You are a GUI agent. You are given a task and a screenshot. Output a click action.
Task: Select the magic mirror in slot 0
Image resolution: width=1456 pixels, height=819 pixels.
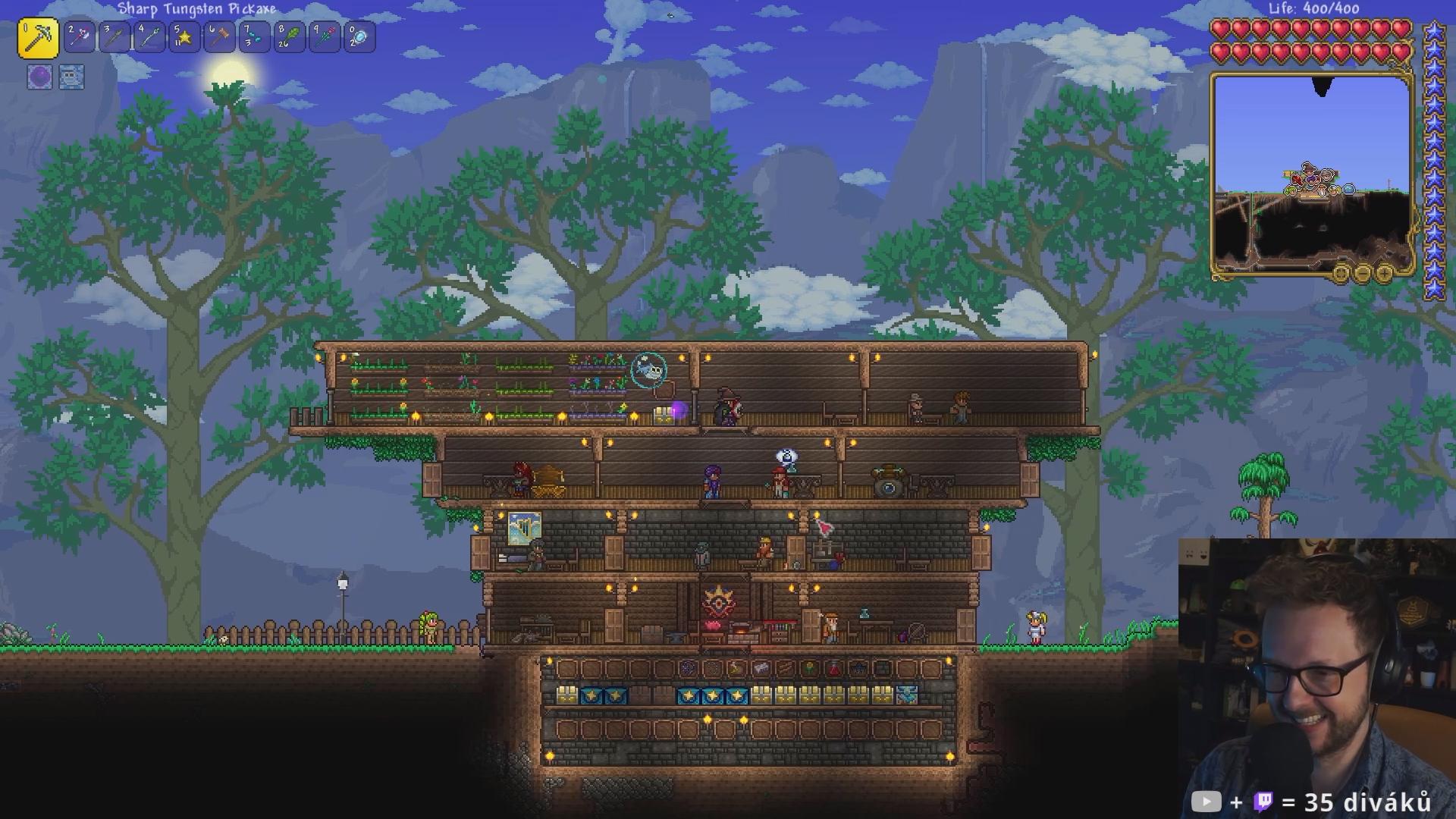tap(359, 37)
